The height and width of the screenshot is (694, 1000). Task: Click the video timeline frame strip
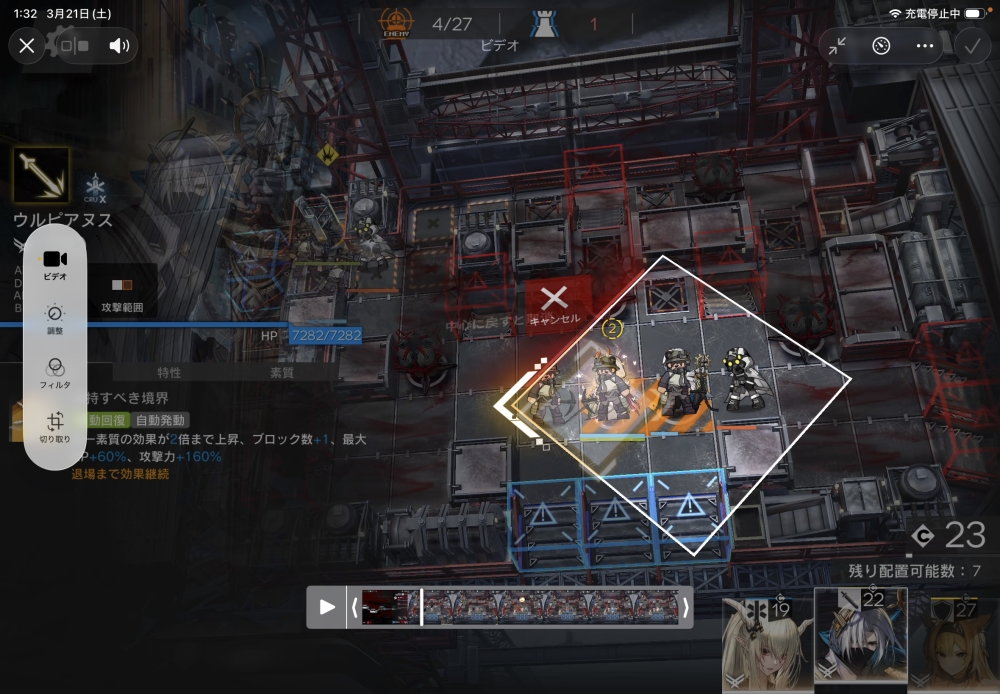point(520,607)
